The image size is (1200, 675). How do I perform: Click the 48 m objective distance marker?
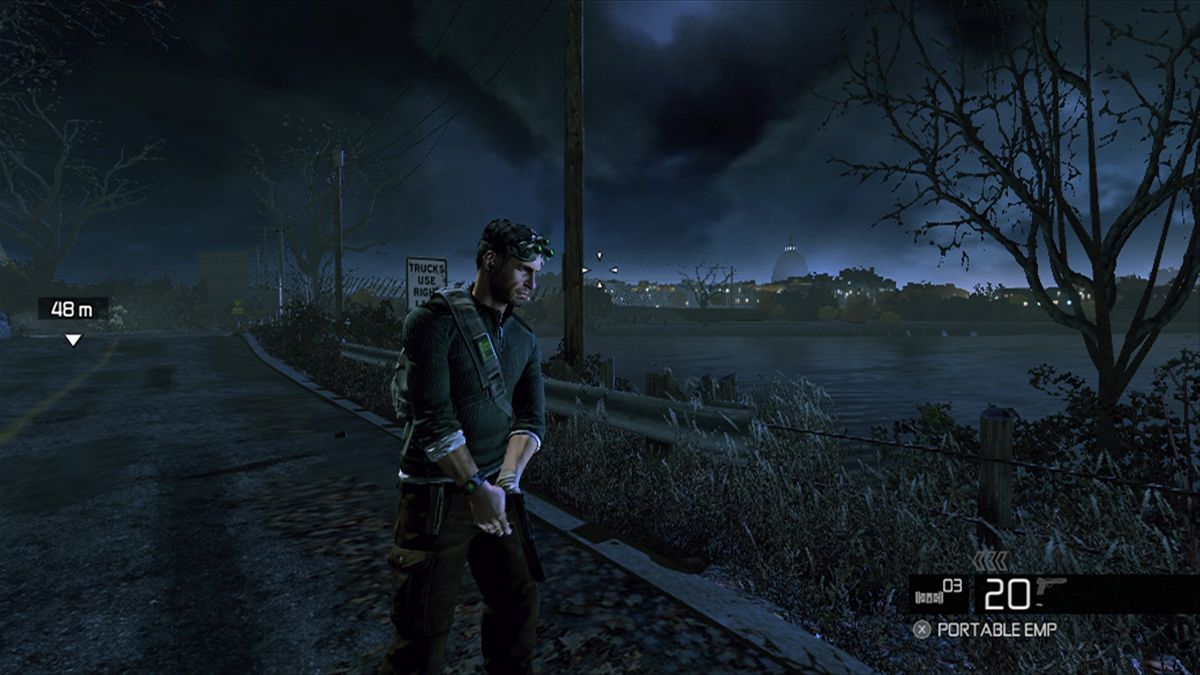(72, 309)
